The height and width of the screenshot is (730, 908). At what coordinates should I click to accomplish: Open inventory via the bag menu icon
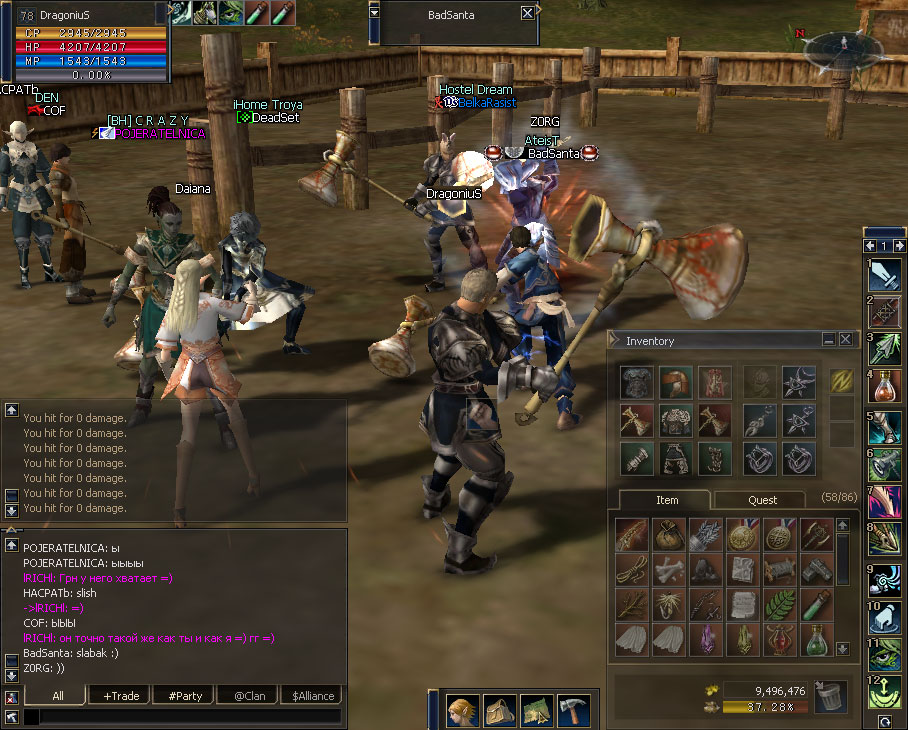(x=499, y=710)
